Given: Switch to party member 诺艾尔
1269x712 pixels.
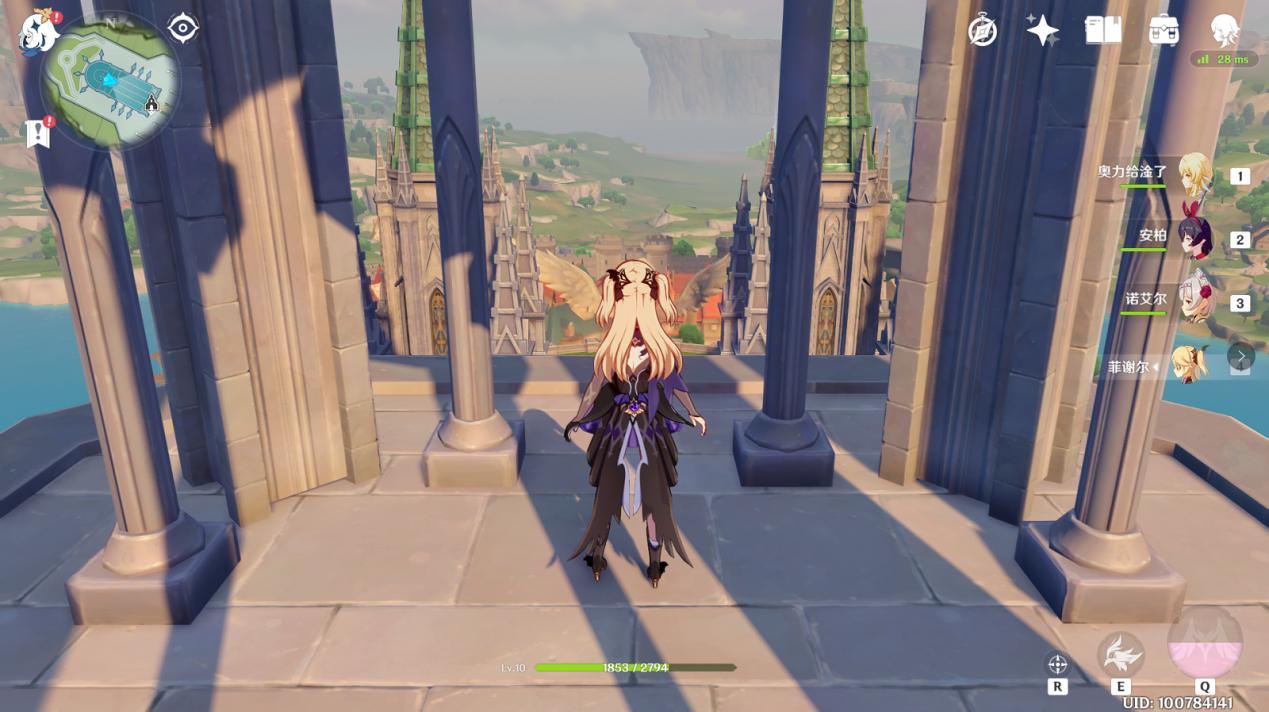Looking at the screenshot, I should 1194,301.
